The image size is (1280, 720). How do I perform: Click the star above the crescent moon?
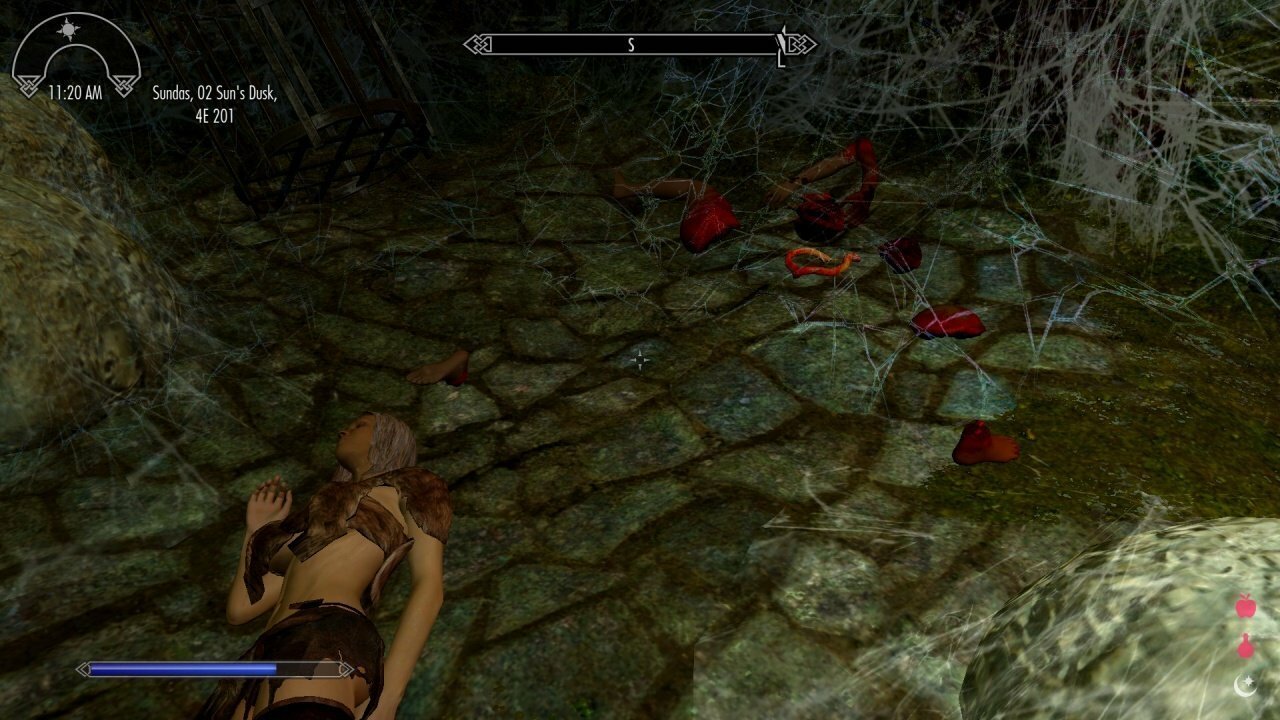[1249, 680]
